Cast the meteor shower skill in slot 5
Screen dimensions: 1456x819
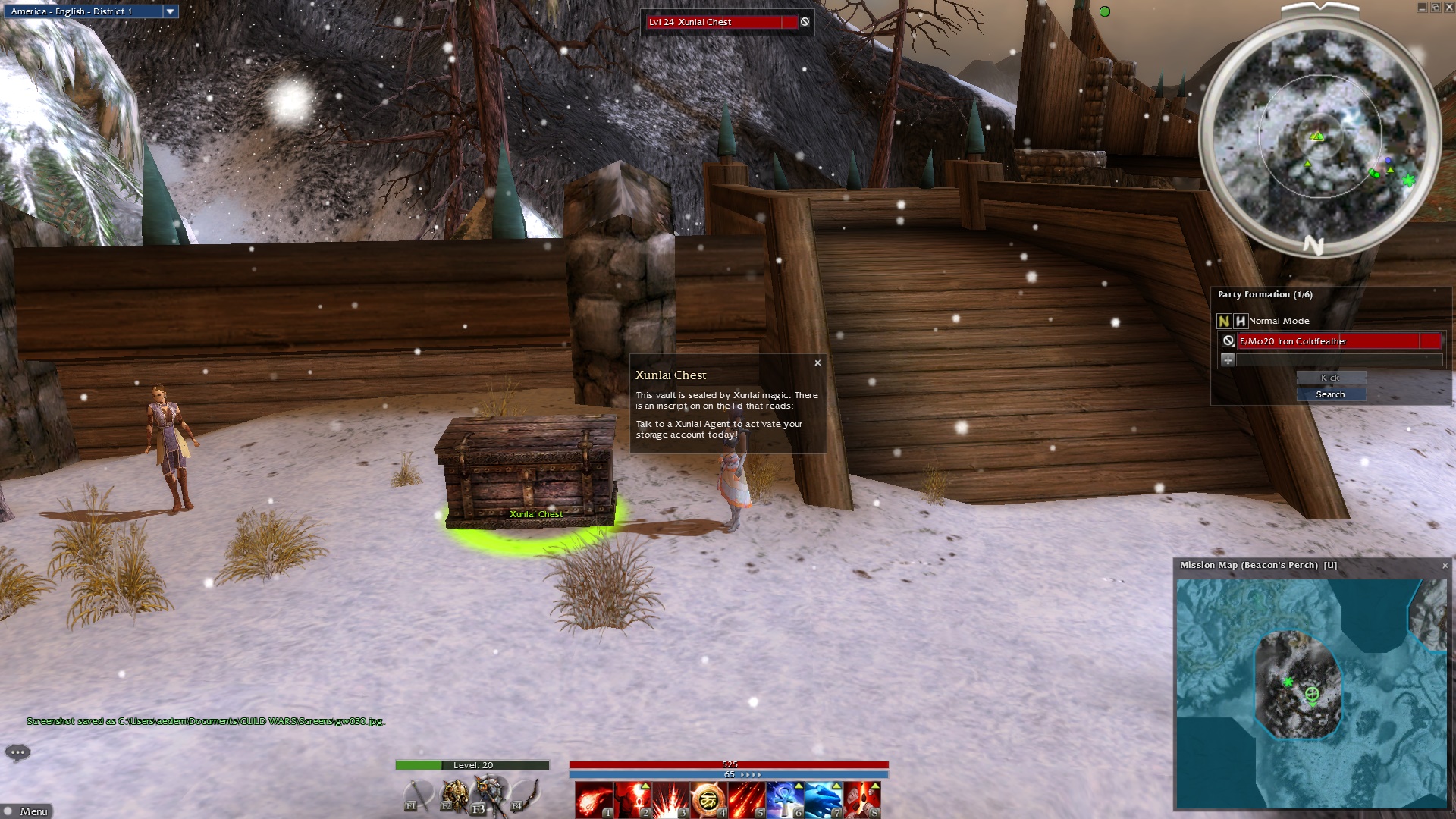(746, 799)
